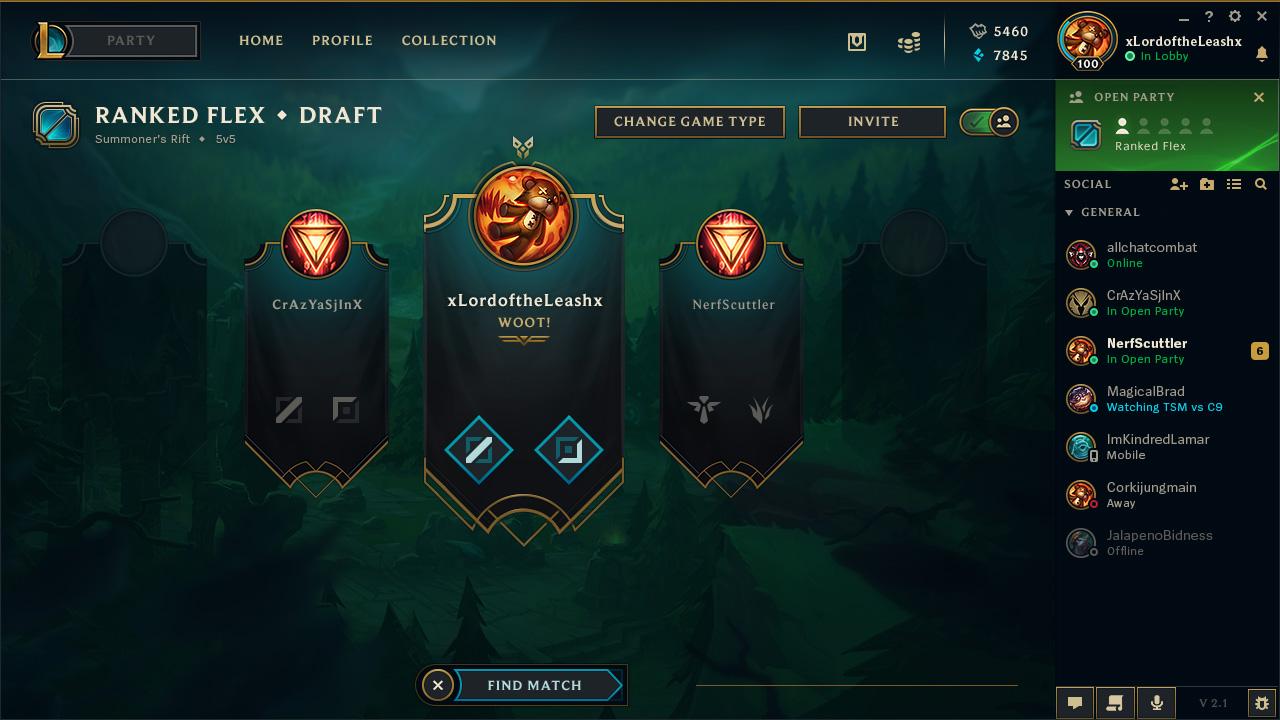The width and height of the screenshot is (1280, 720).
Task: Collapse the General friends group
Action: (1069, 213)
